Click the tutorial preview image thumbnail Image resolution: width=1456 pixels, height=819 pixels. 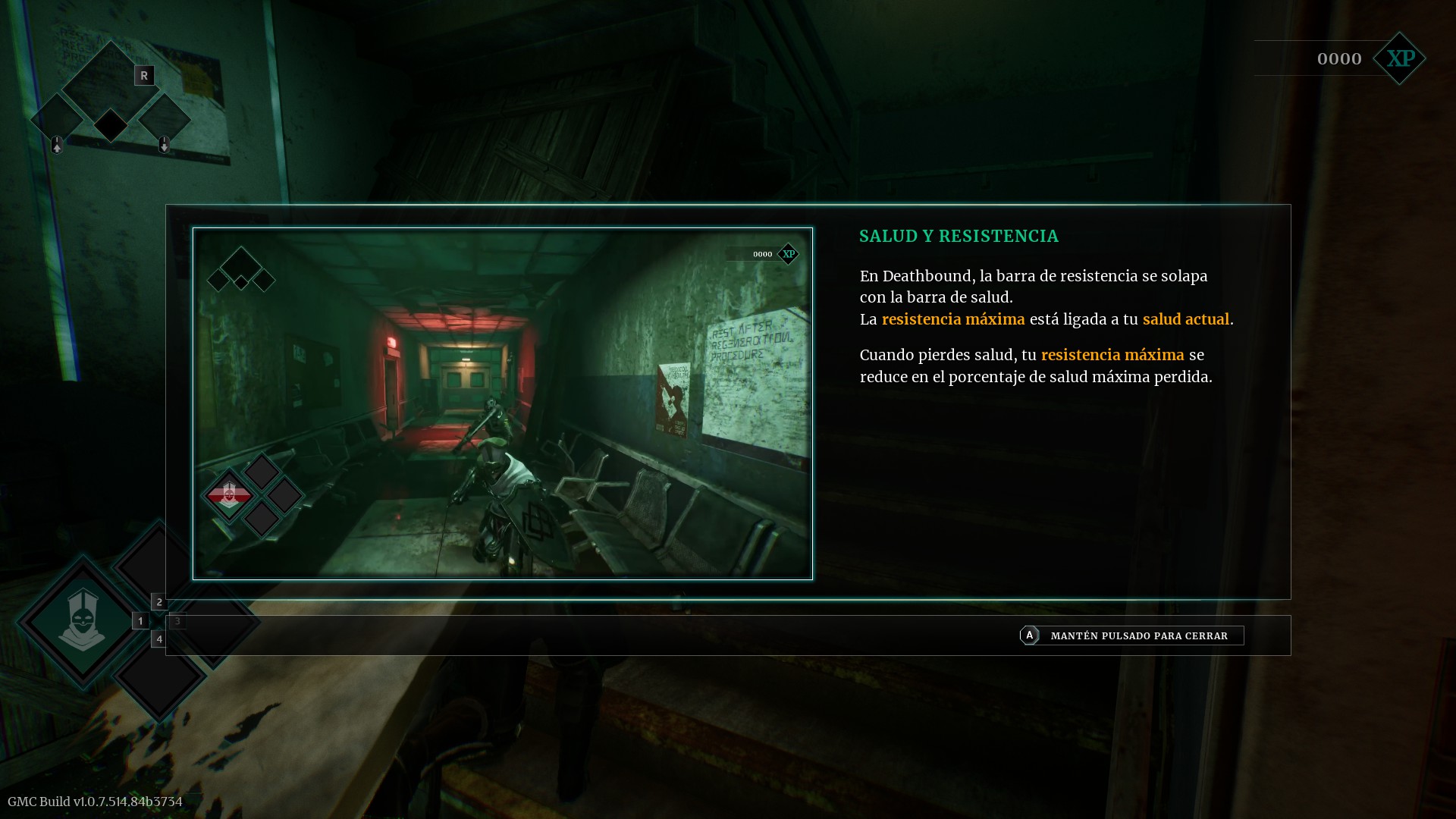click(x=502, y=403)
